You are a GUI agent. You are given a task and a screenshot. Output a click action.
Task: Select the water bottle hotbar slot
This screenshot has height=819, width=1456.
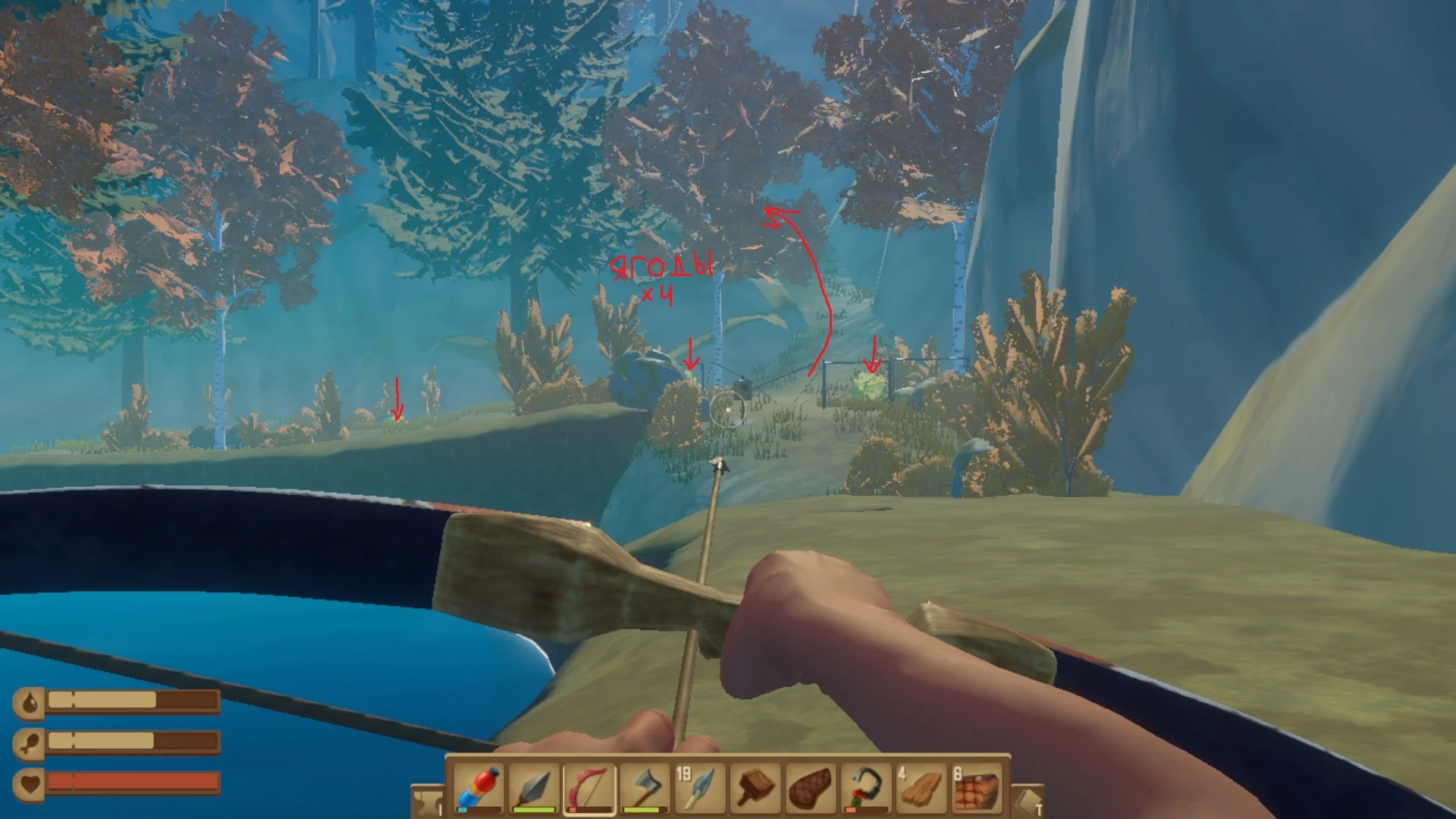479,788
